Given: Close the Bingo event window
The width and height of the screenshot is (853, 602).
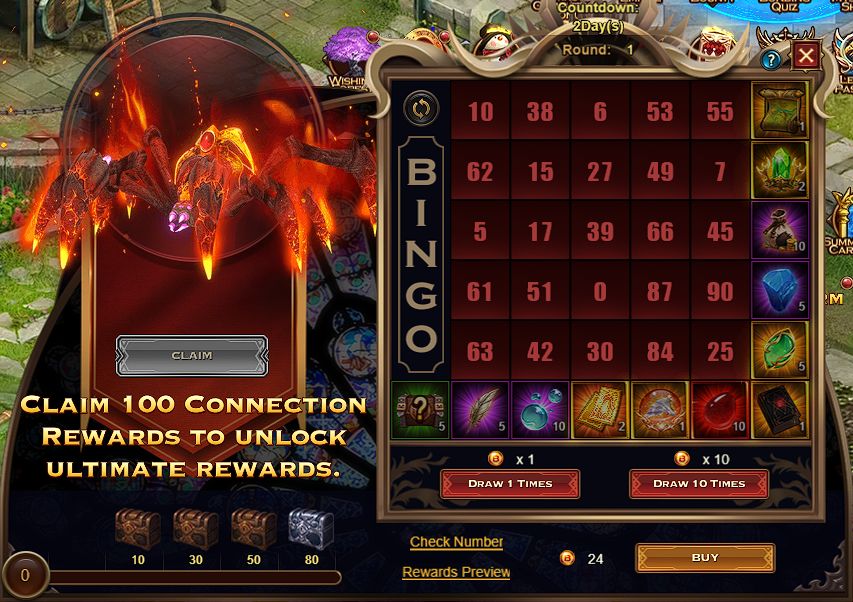Looking at the screenshot, I should [805, 56].
